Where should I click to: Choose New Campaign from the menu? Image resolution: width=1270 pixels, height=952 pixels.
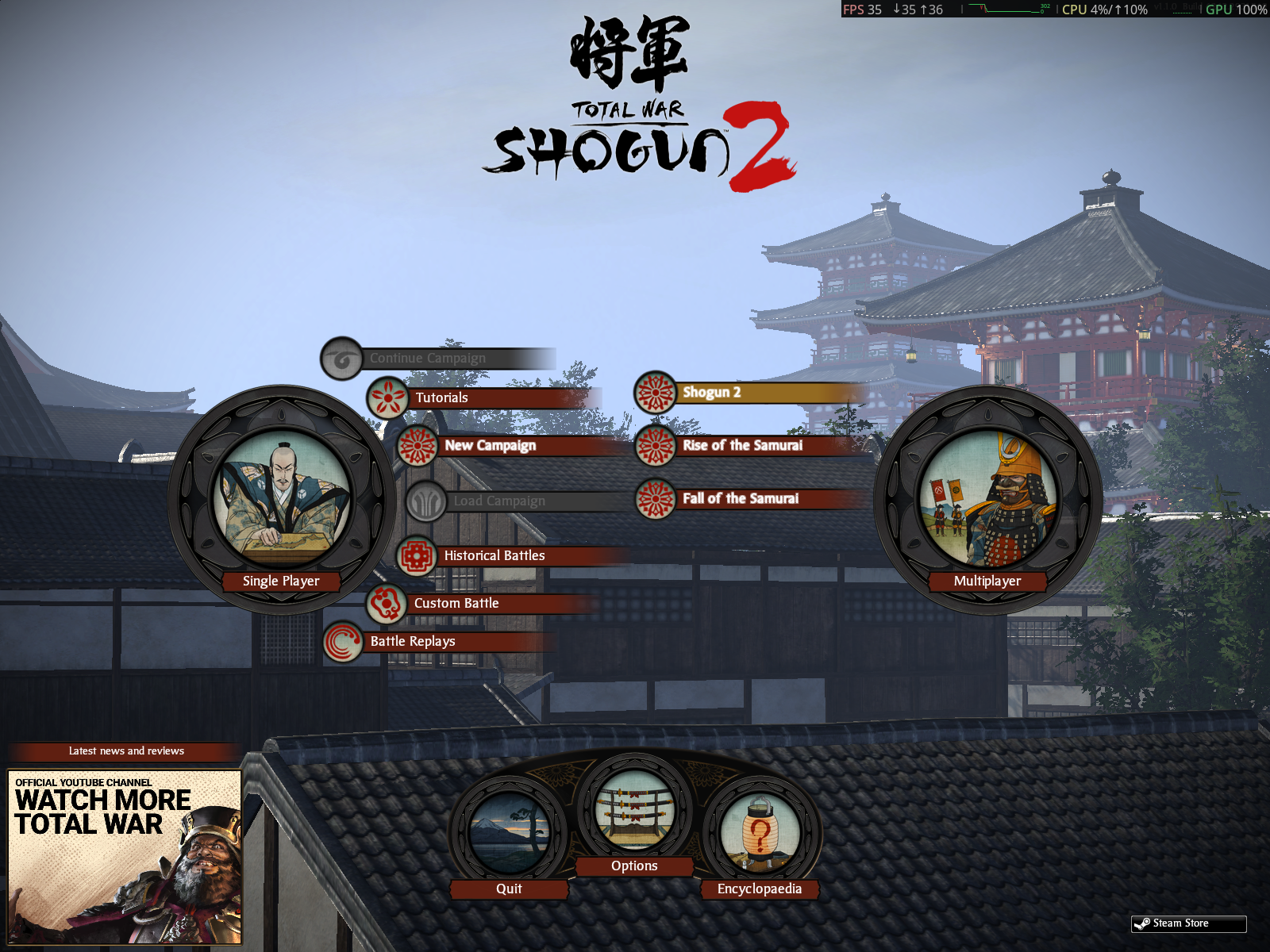click(x=491, y=446)
